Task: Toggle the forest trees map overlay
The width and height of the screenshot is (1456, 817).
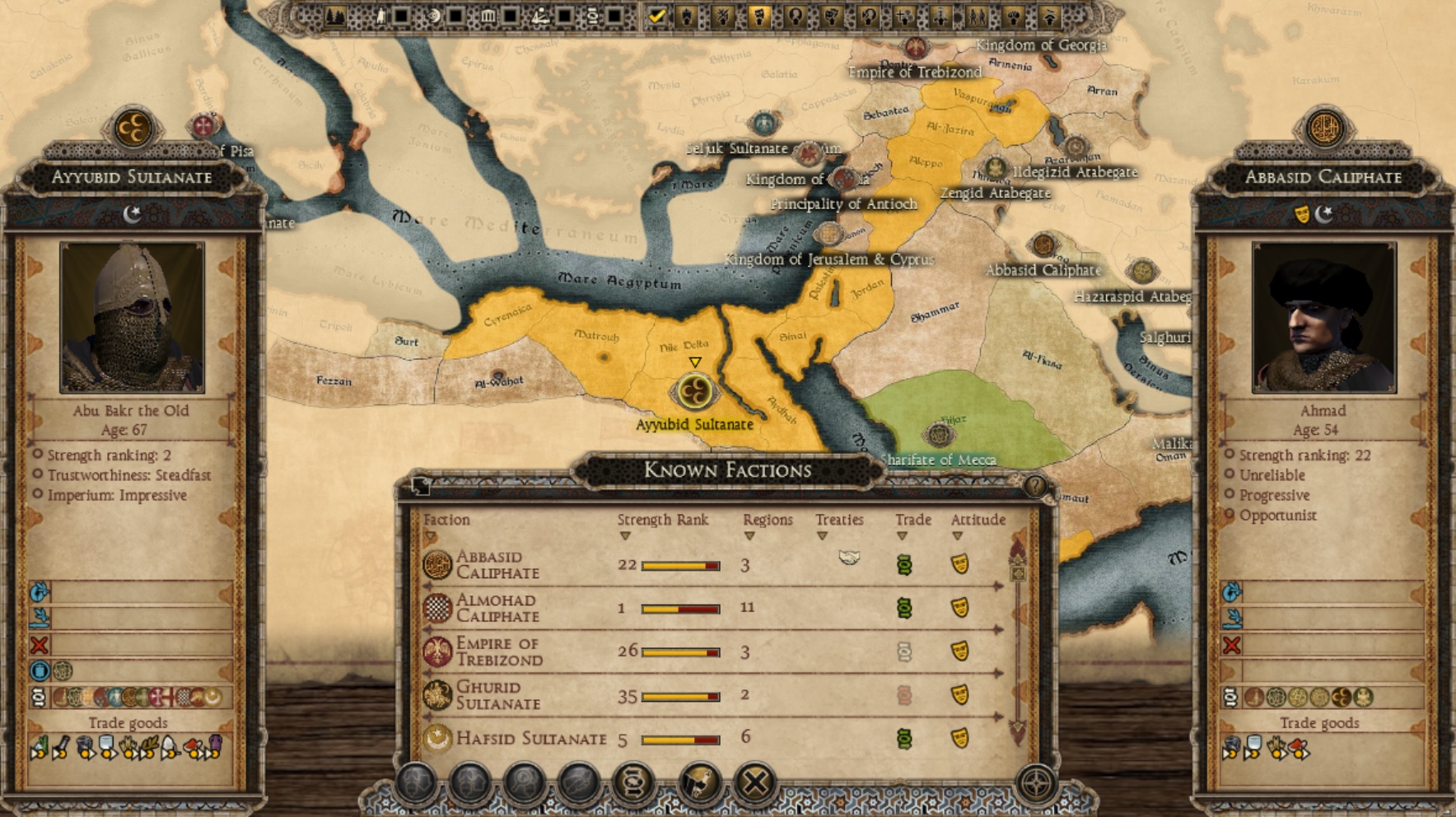Action: click(x=335, y=16)
